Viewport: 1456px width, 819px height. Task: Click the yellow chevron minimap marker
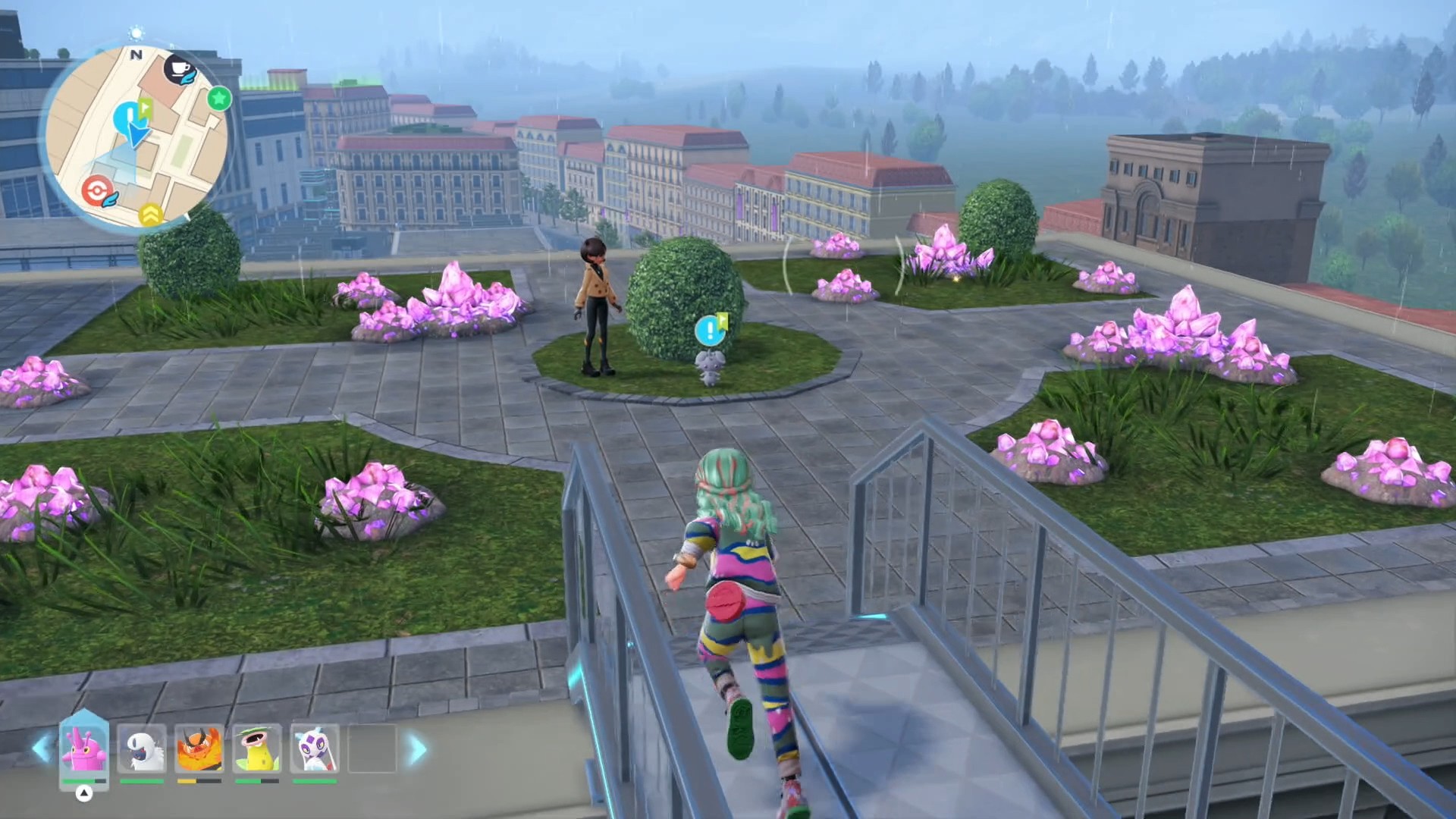click(x=150, y=215)
